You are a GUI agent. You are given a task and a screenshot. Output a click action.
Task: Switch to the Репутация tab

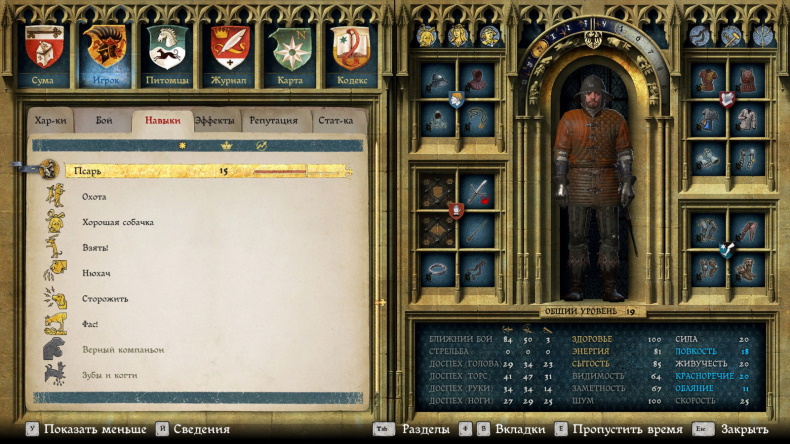coord(273,121)
